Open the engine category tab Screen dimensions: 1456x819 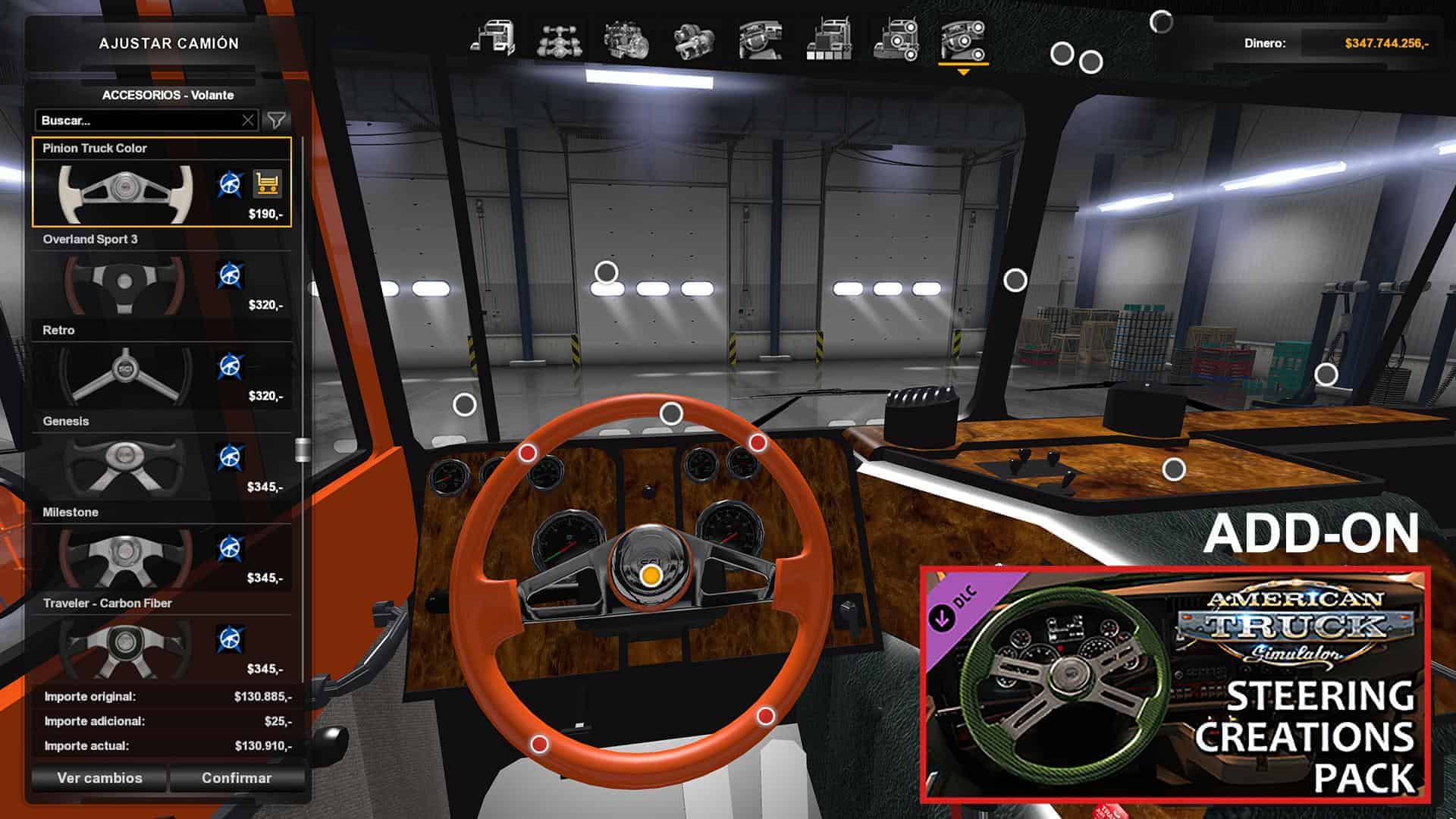coord(626,39)
